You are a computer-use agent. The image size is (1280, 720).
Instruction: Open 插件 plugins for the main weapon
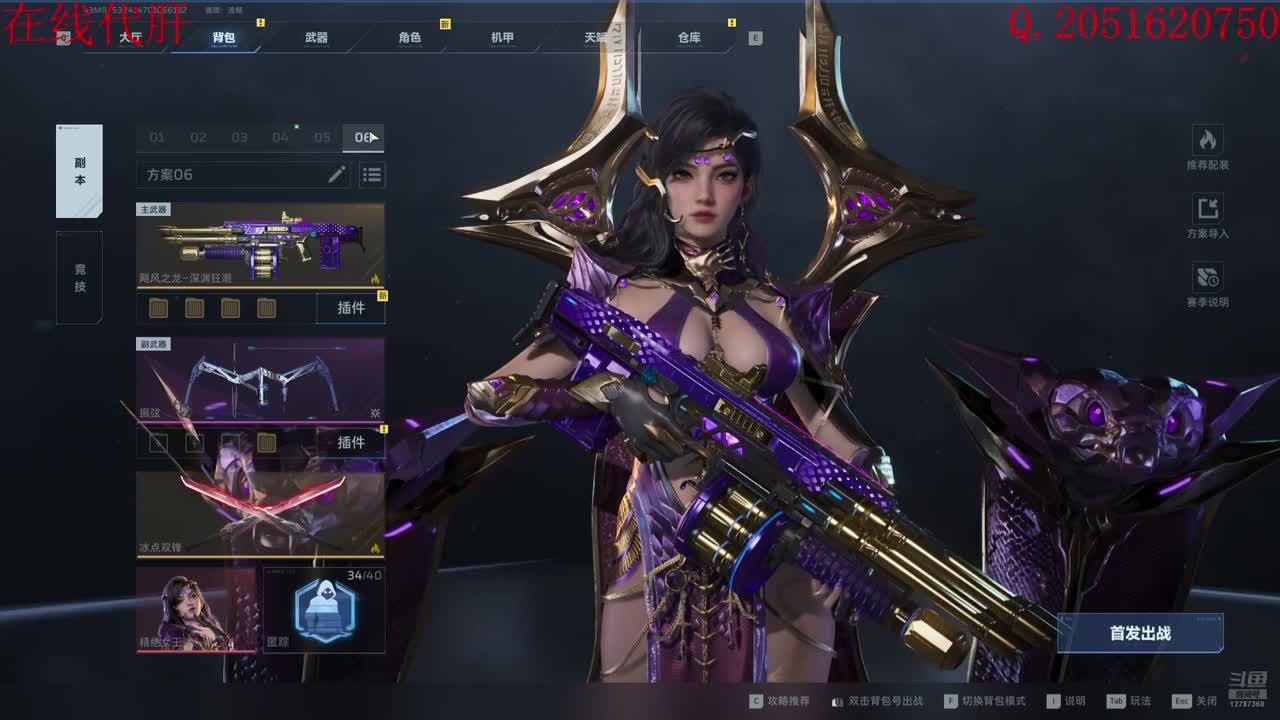coord(351,308)
